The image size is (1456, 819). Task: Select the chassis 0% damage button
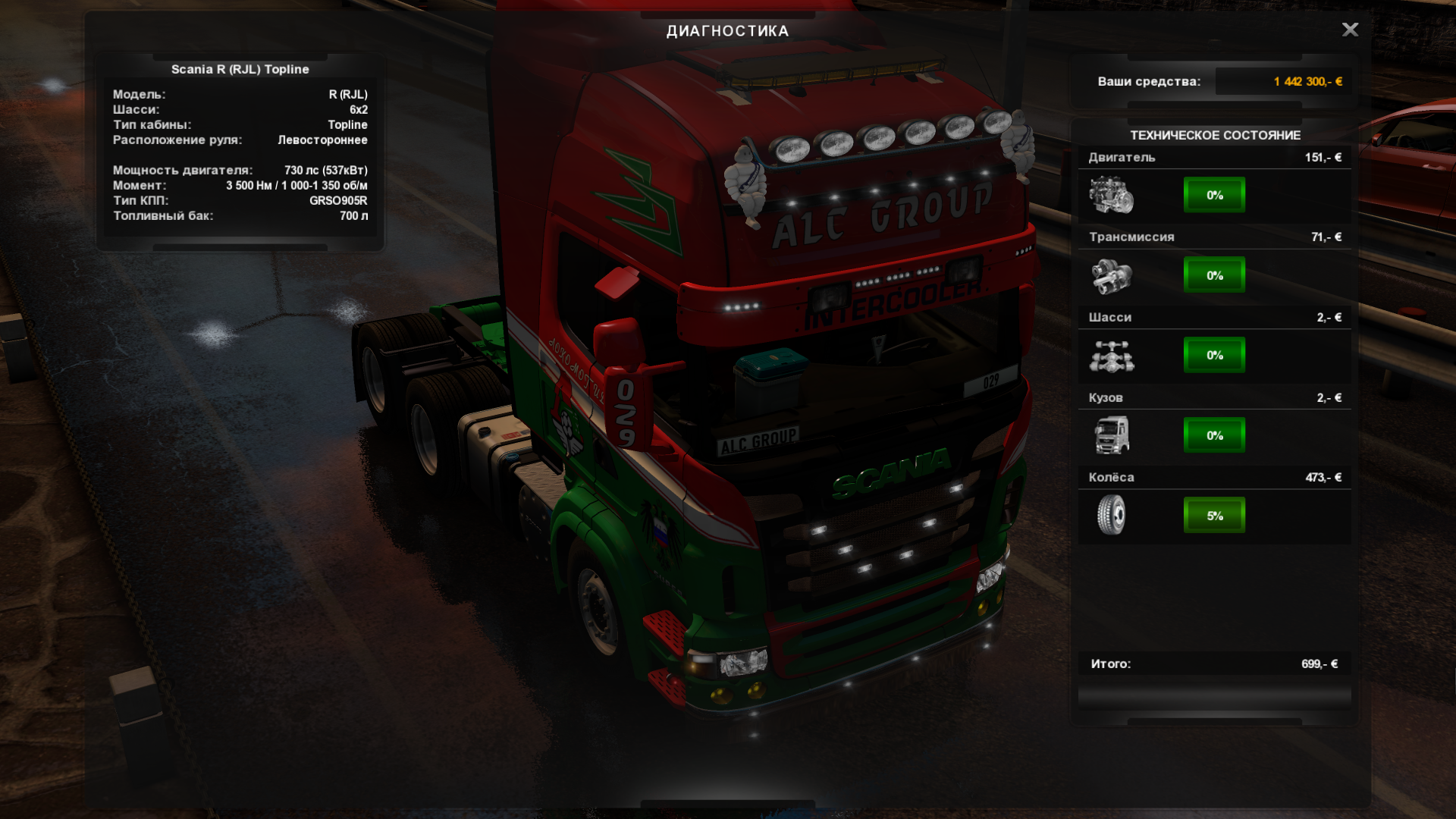click(1214, 355)
